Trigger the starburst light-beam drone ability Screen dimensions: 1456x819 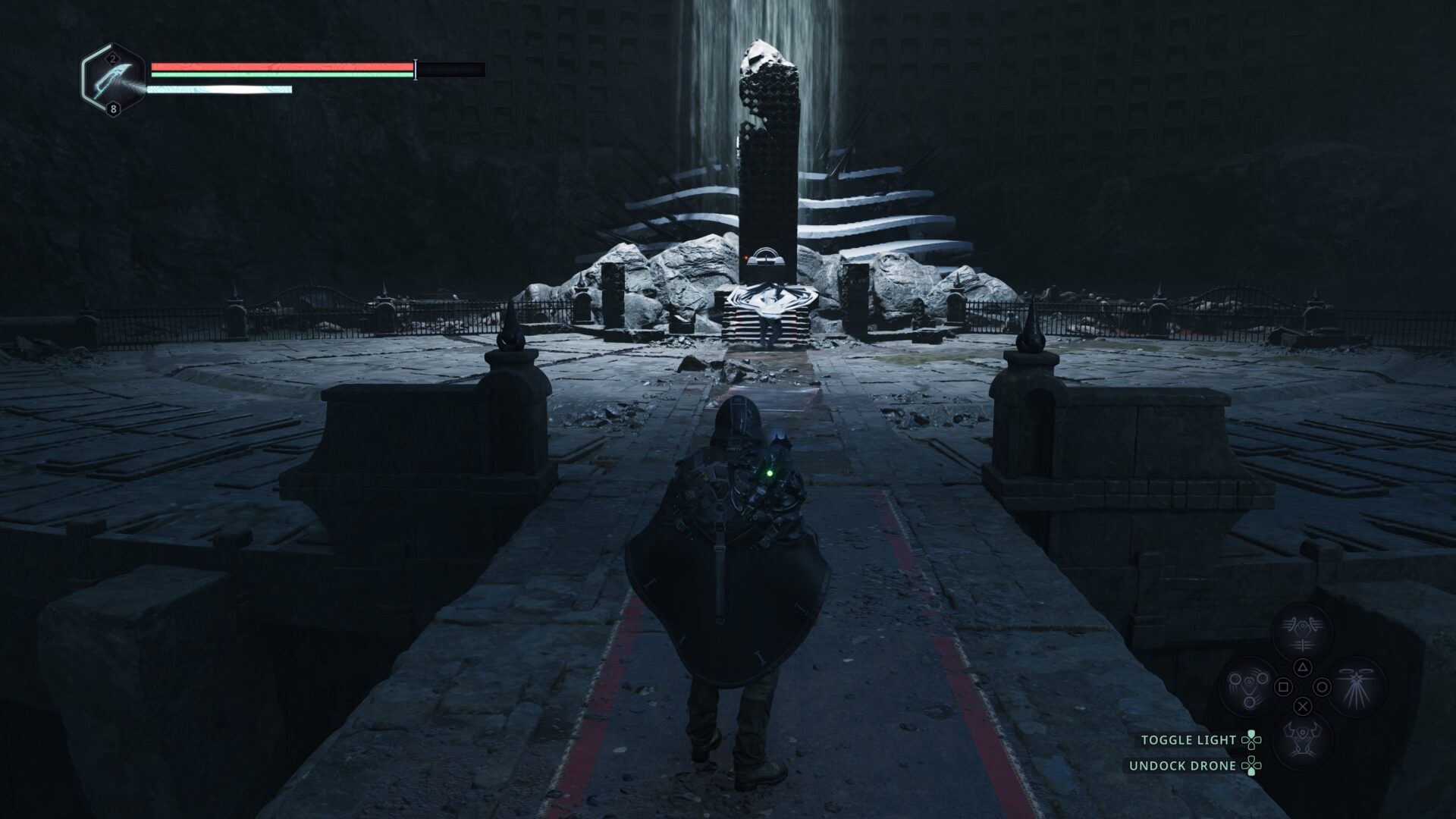click(x=1356, y=687)
